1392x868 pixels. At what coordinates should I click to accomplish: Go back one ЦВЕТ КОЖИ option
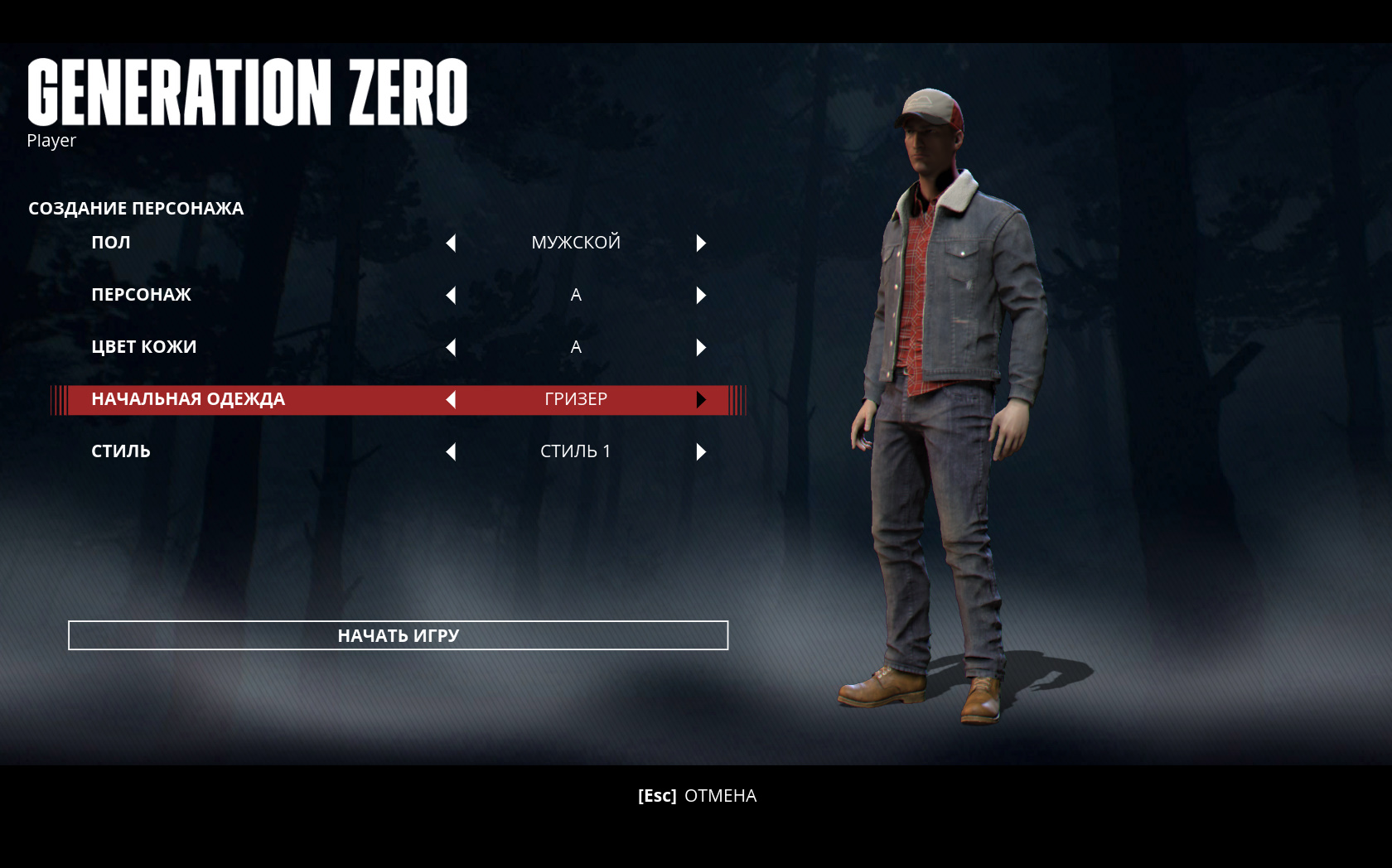pos(451,347)
